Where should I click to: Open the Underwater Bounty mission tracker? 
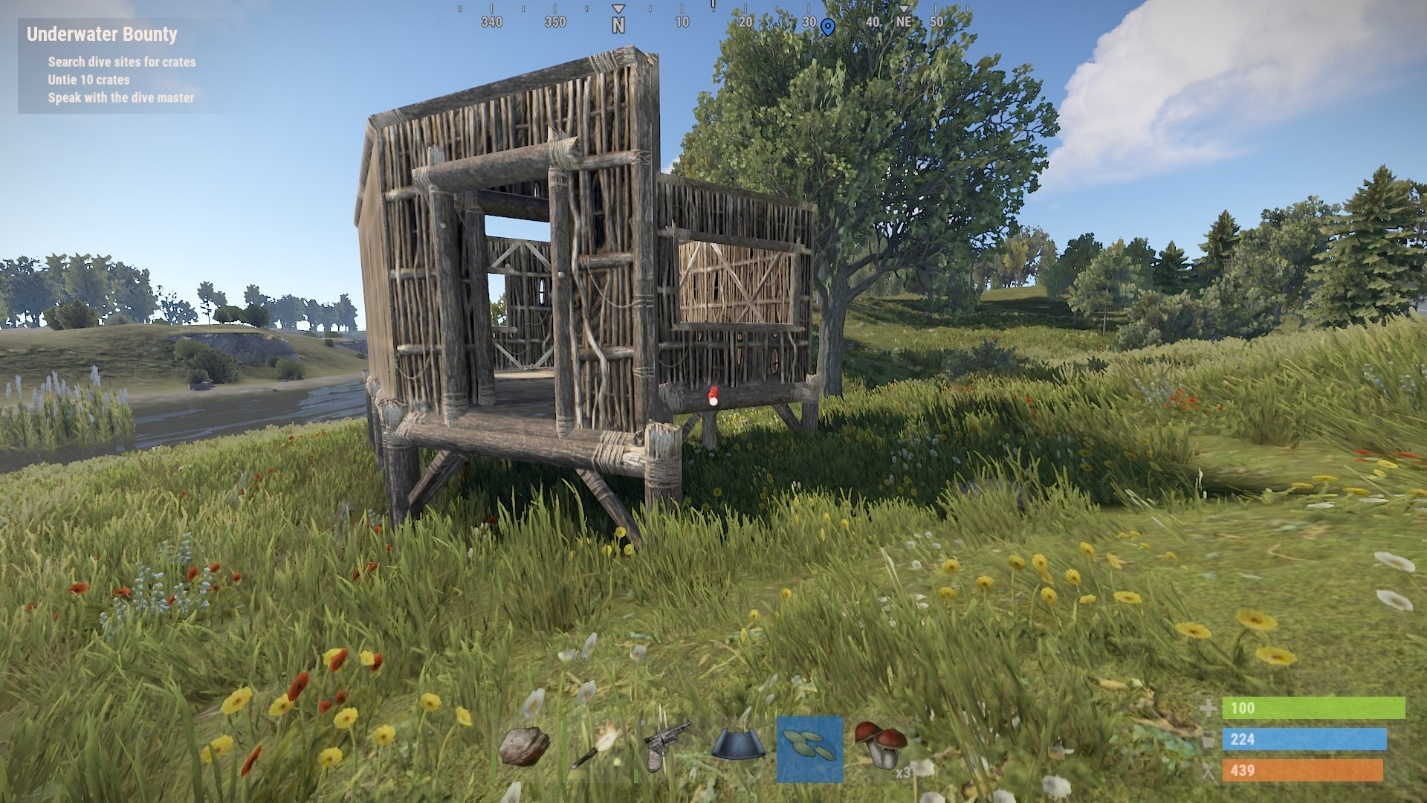click(102, 34)
